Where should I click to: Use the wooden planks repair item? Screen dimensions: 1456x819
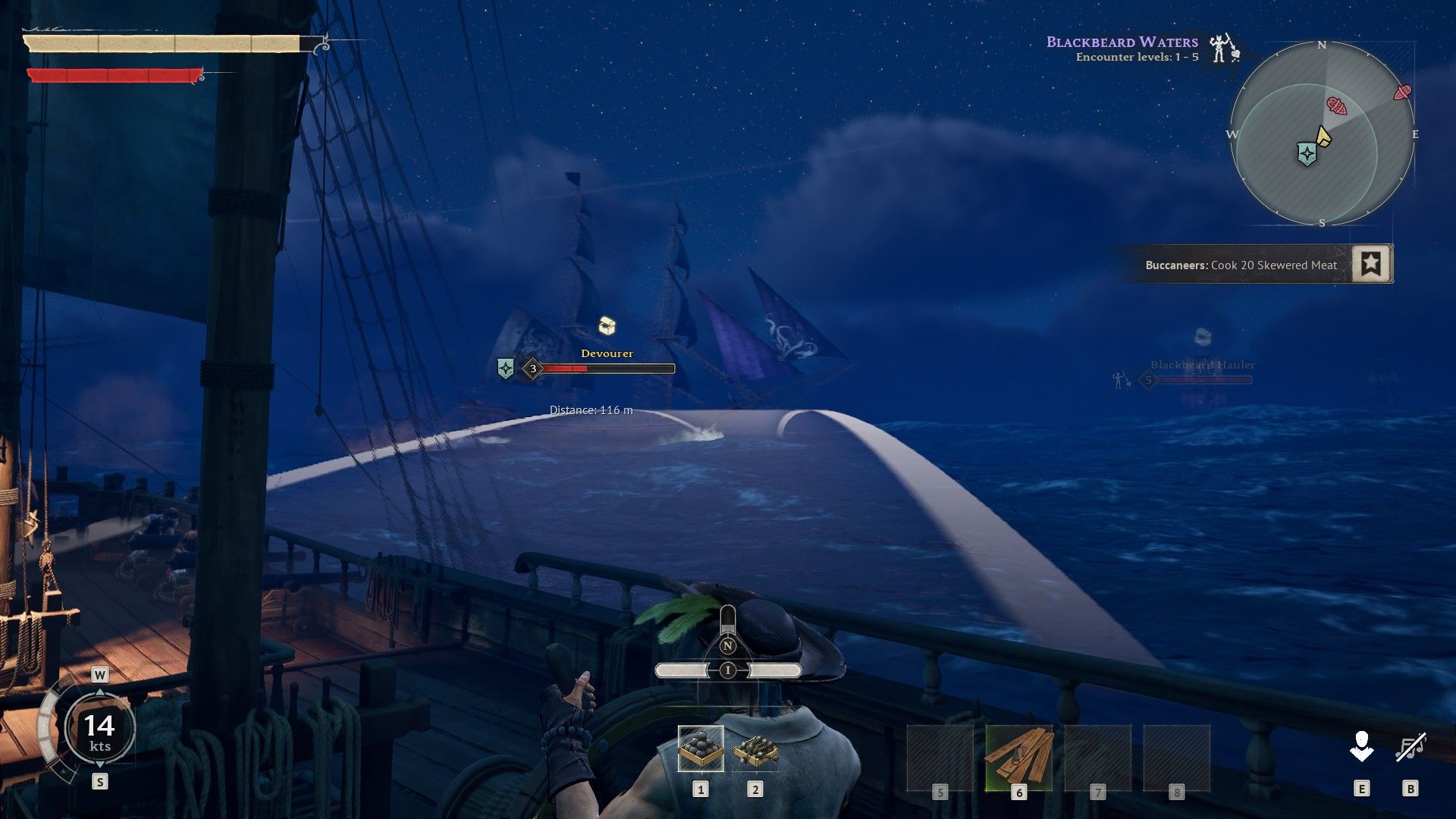point(1018,755)
